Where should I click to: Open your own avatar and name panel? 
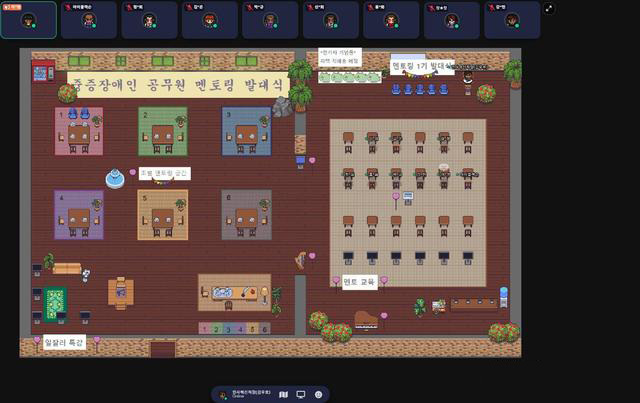pyautogui.click(x=242, y=395)
